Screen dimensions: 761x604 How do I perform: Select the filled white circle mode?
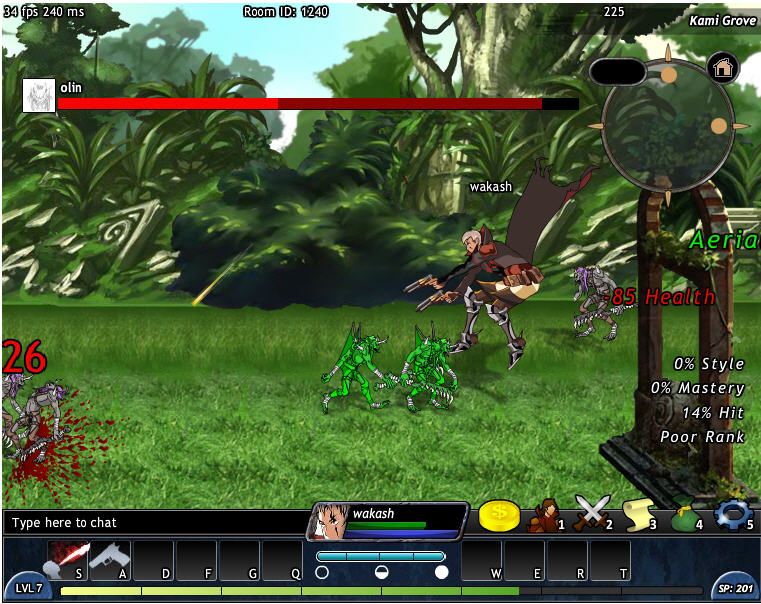tap(441, 572)
